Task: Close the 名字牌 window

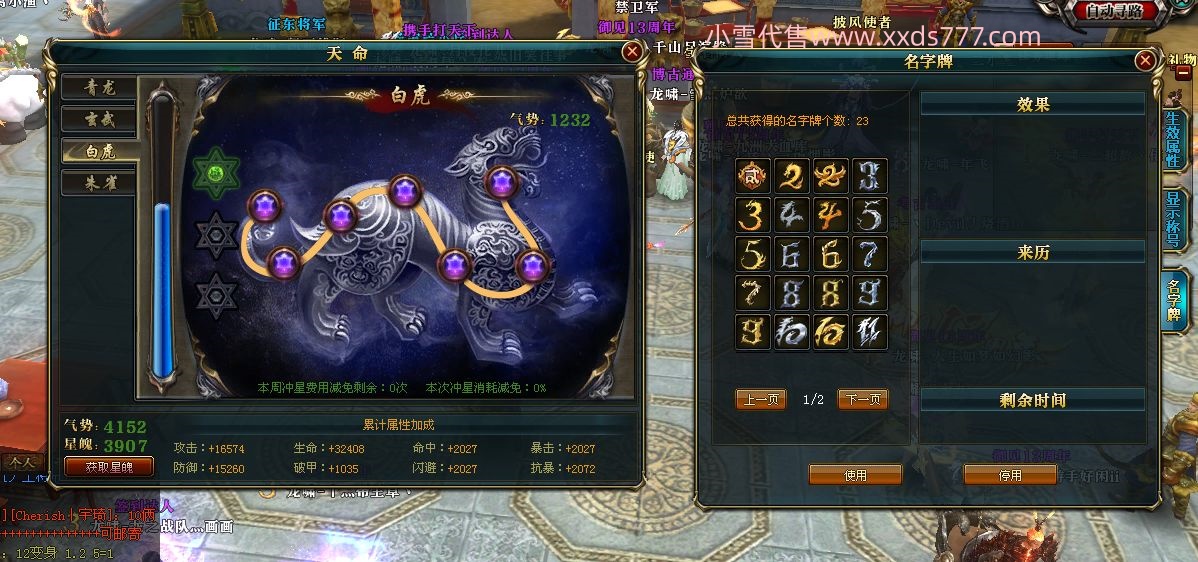Action: (x=1146, y=61)
